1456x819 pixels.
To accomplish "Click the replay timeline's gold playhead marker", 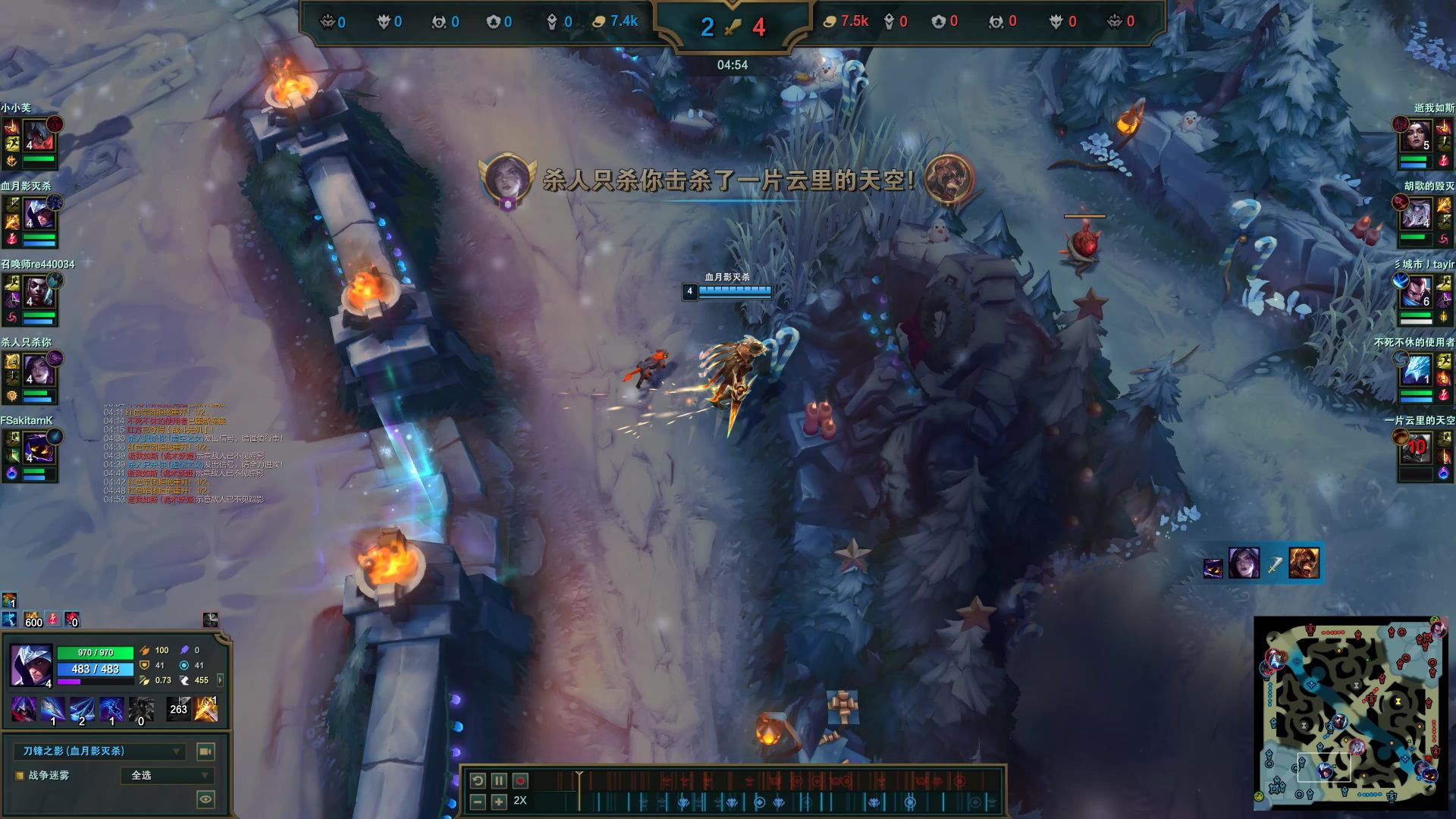I will point(579,776).
